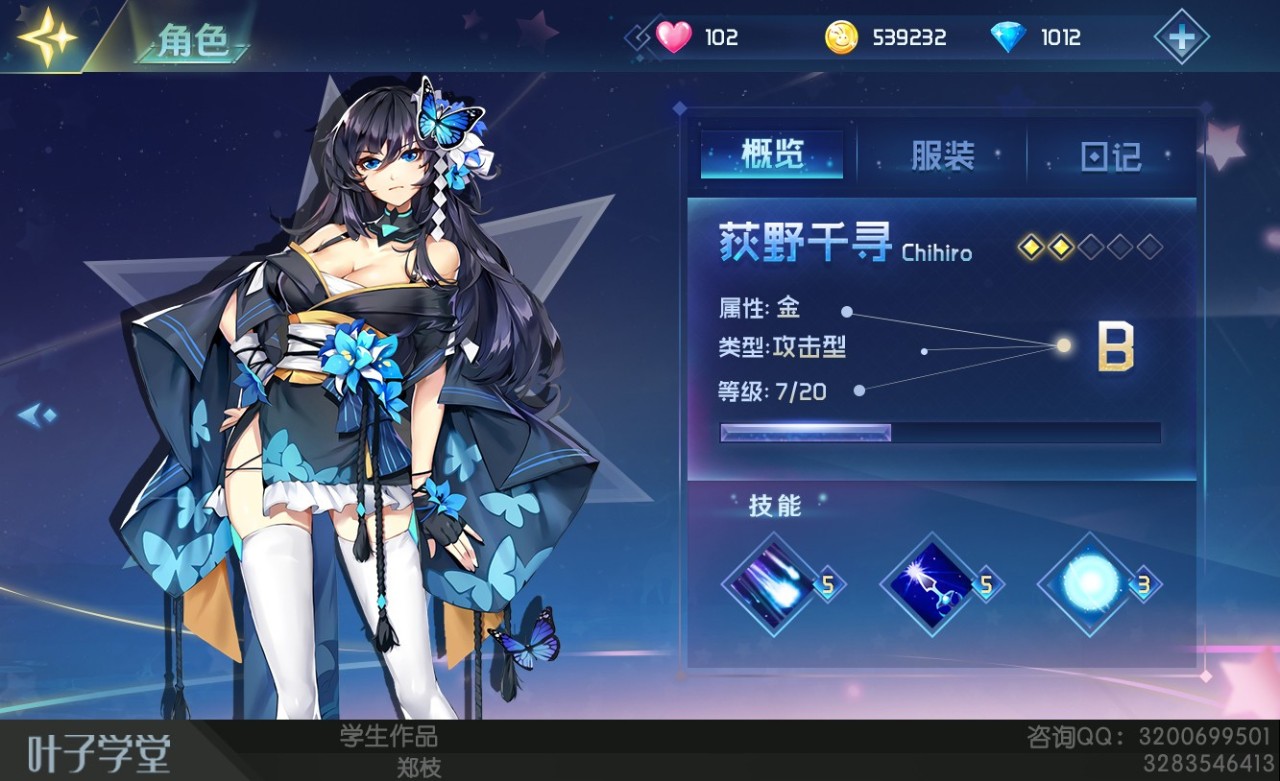1280x781 pixels.
Task: Click the gold coin currency icon
Action: click(x=843, y=36)
